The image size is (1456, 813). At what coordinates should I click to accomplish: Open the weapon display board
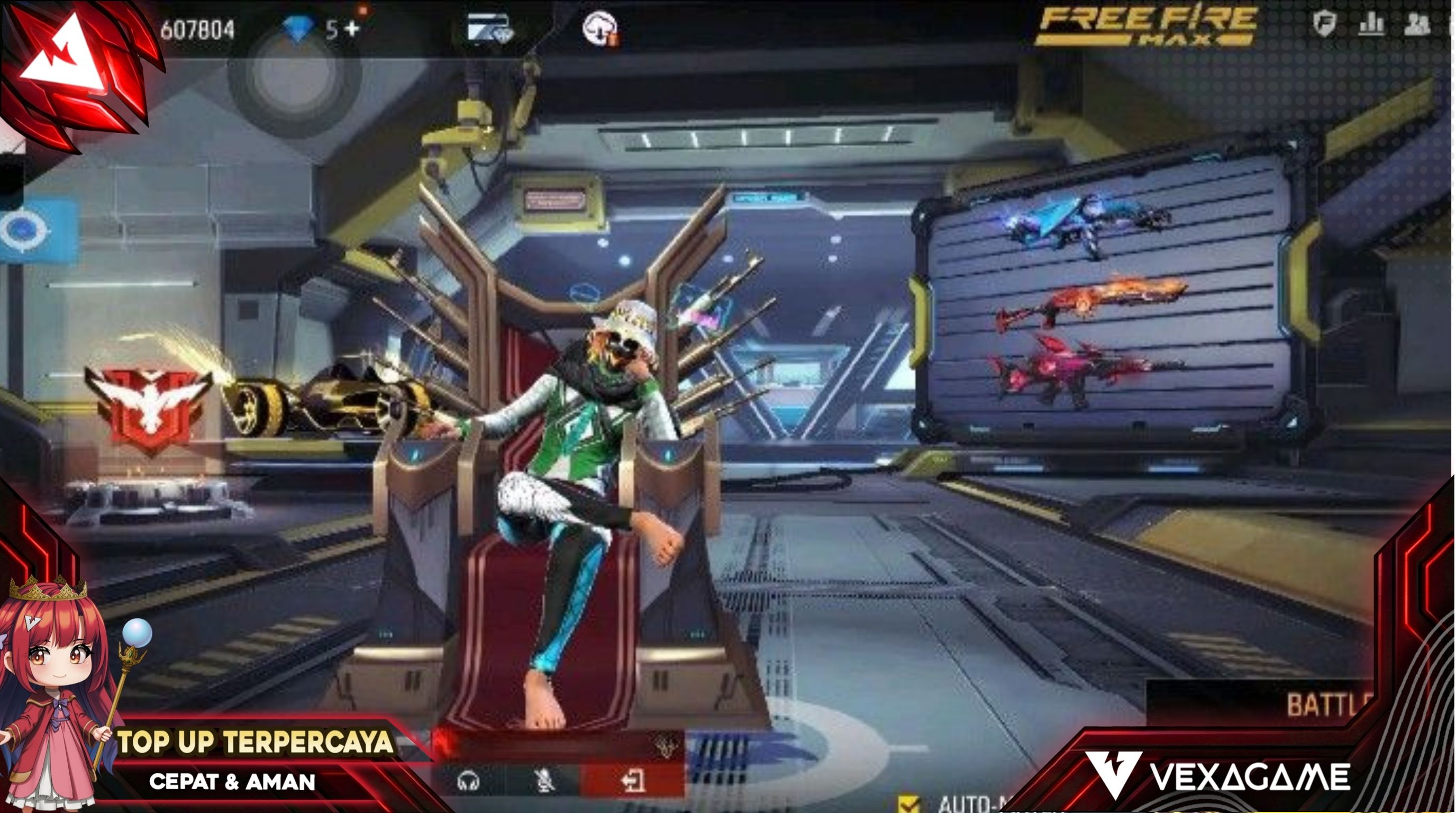[1102, 300]
